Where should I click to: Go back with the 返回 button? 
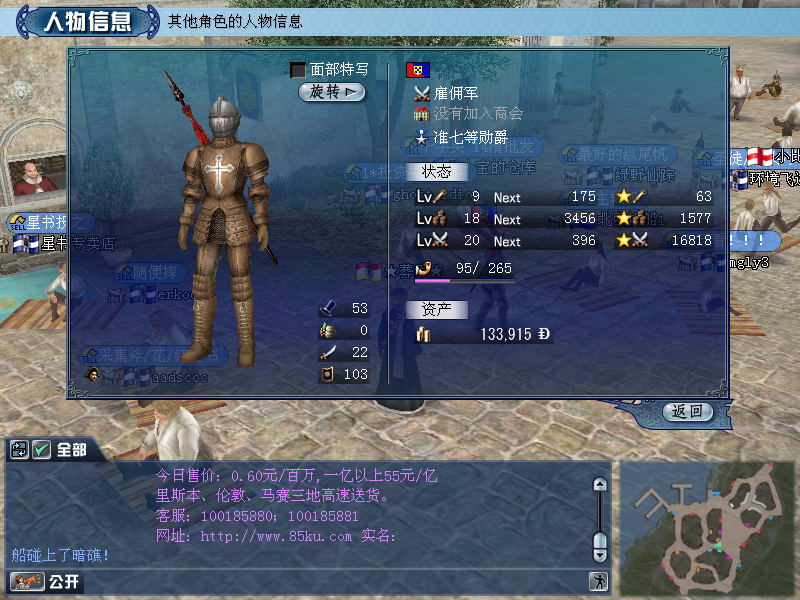pyautogui.click(x=687, y=411)
